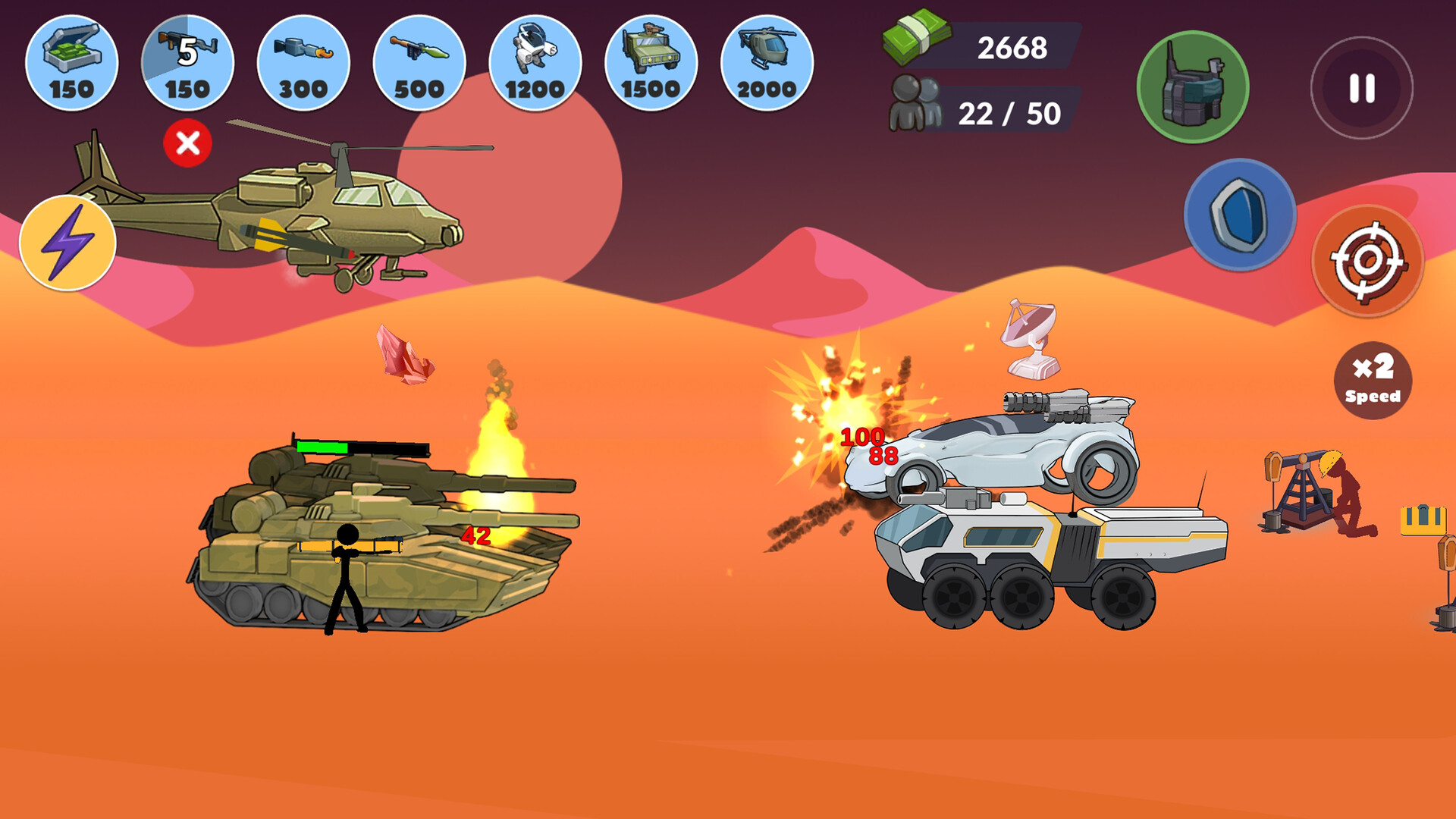Pause the game

(x=1361, y=88)
